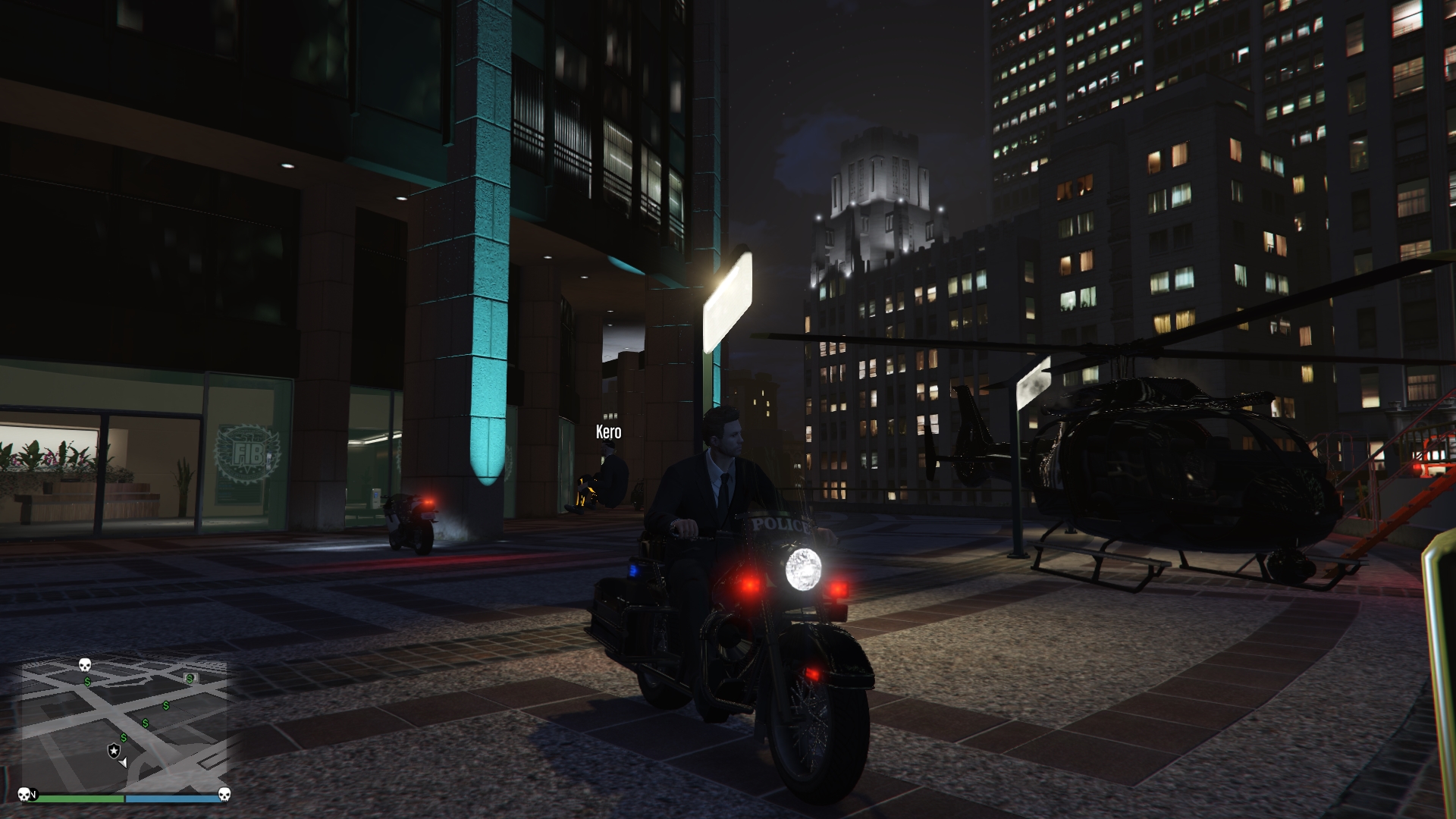
Task: Select the police shield star blip
Action: (113, 751)
